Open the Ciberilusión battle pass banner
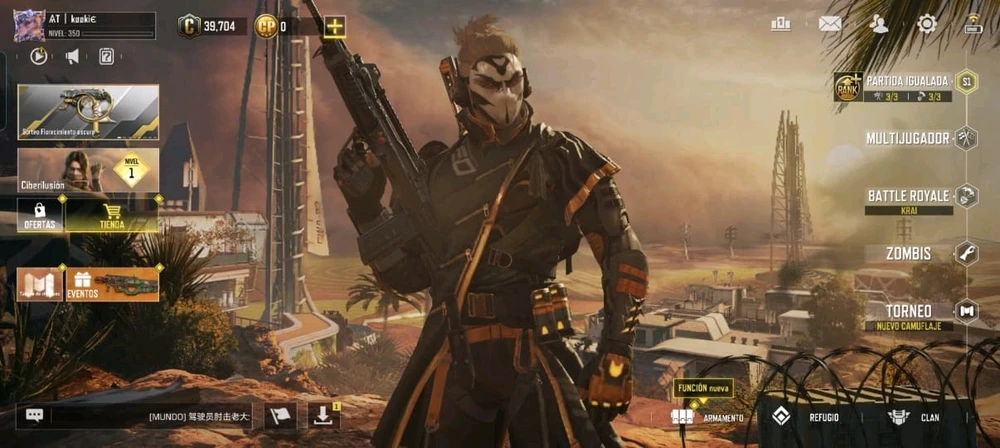 pyautogui.click(x=88, y=170)
